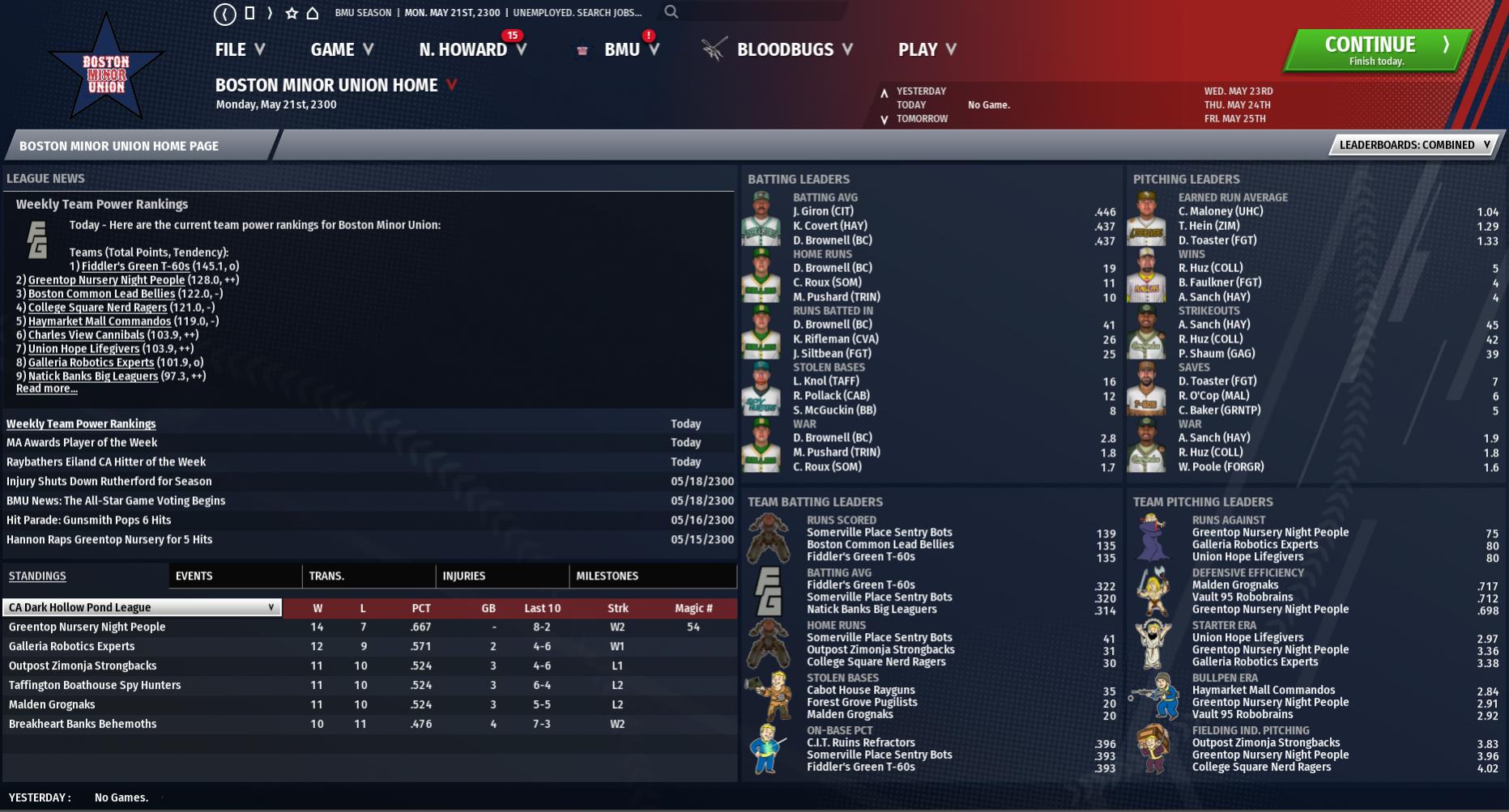1509x812 pixels.
Task: Click the home icon in the top bar
Action: [x=313, y=13]
